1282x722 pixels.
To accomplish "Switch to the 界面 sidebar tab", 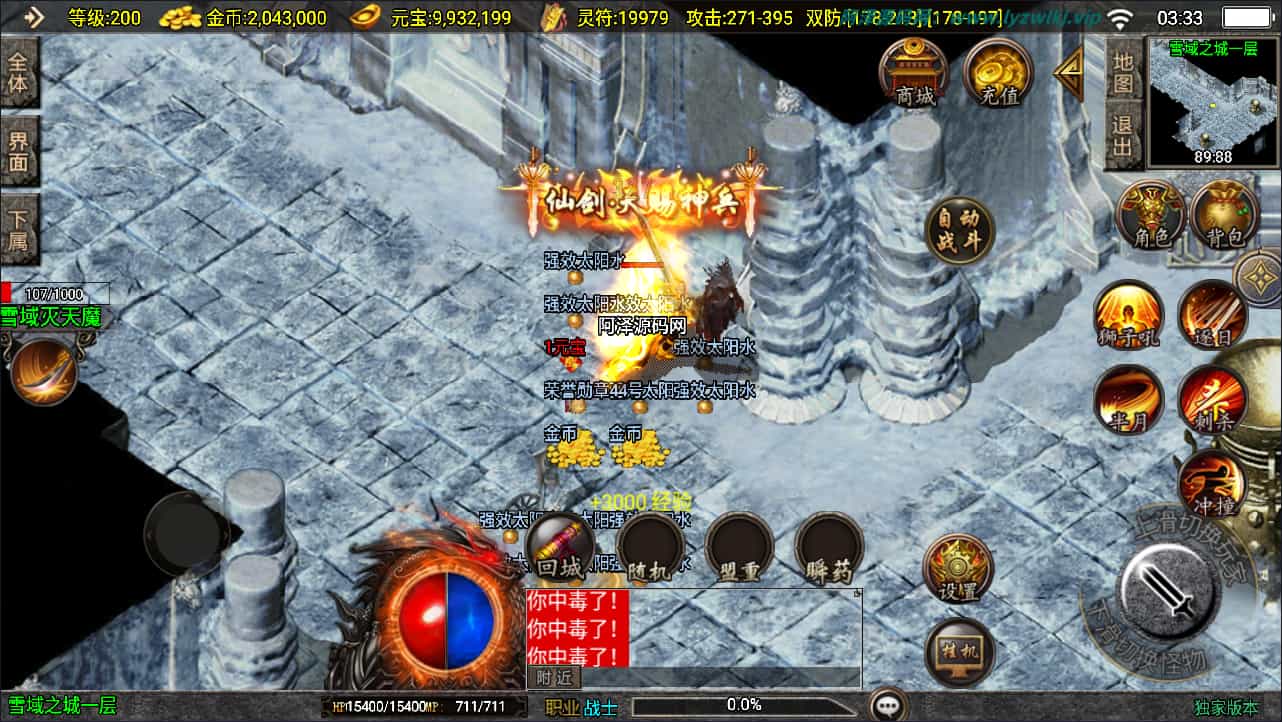I will (x=20, y=150).
